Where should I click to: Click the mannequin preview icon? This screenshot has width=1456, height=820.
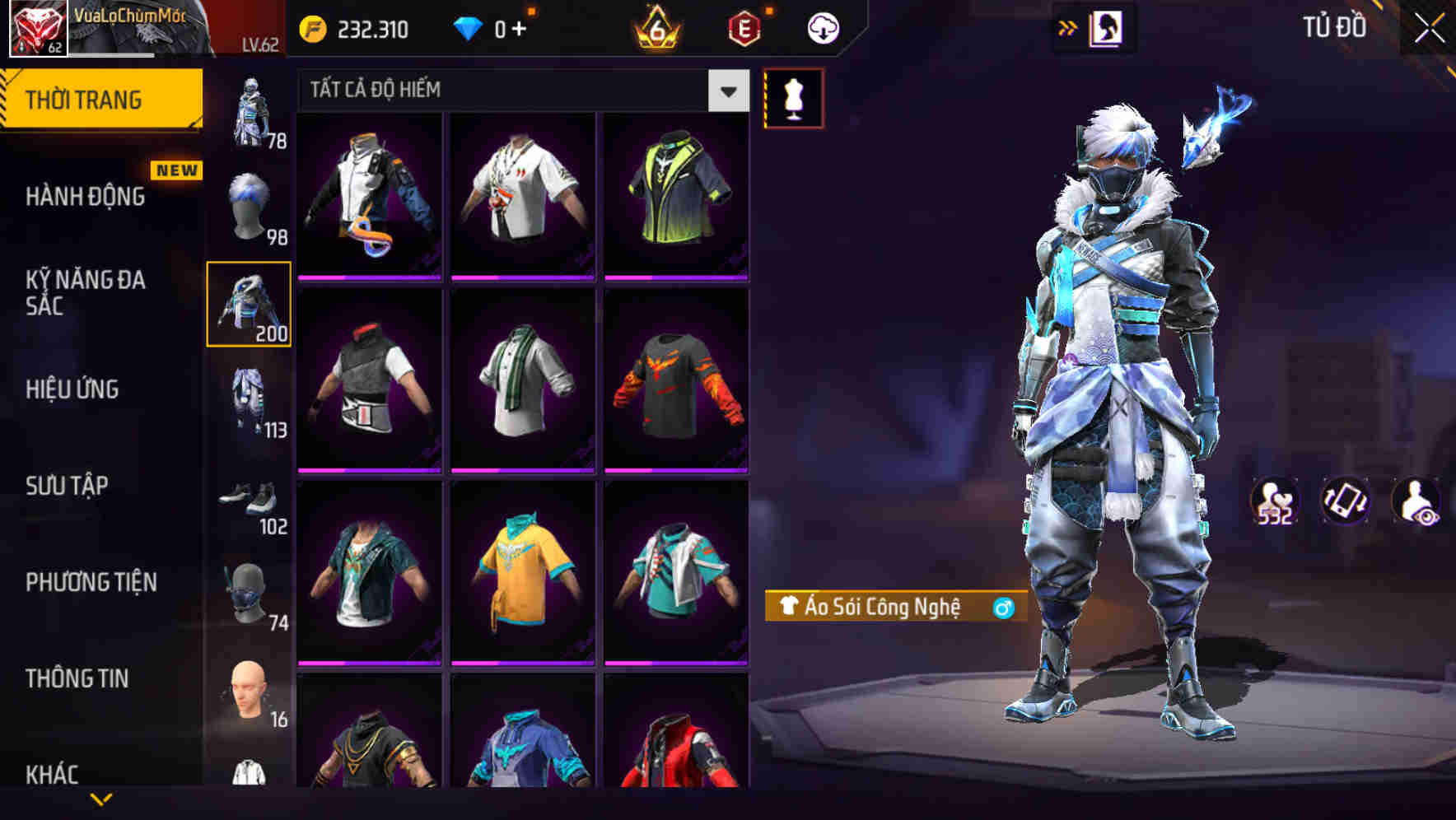pos(793,98)
